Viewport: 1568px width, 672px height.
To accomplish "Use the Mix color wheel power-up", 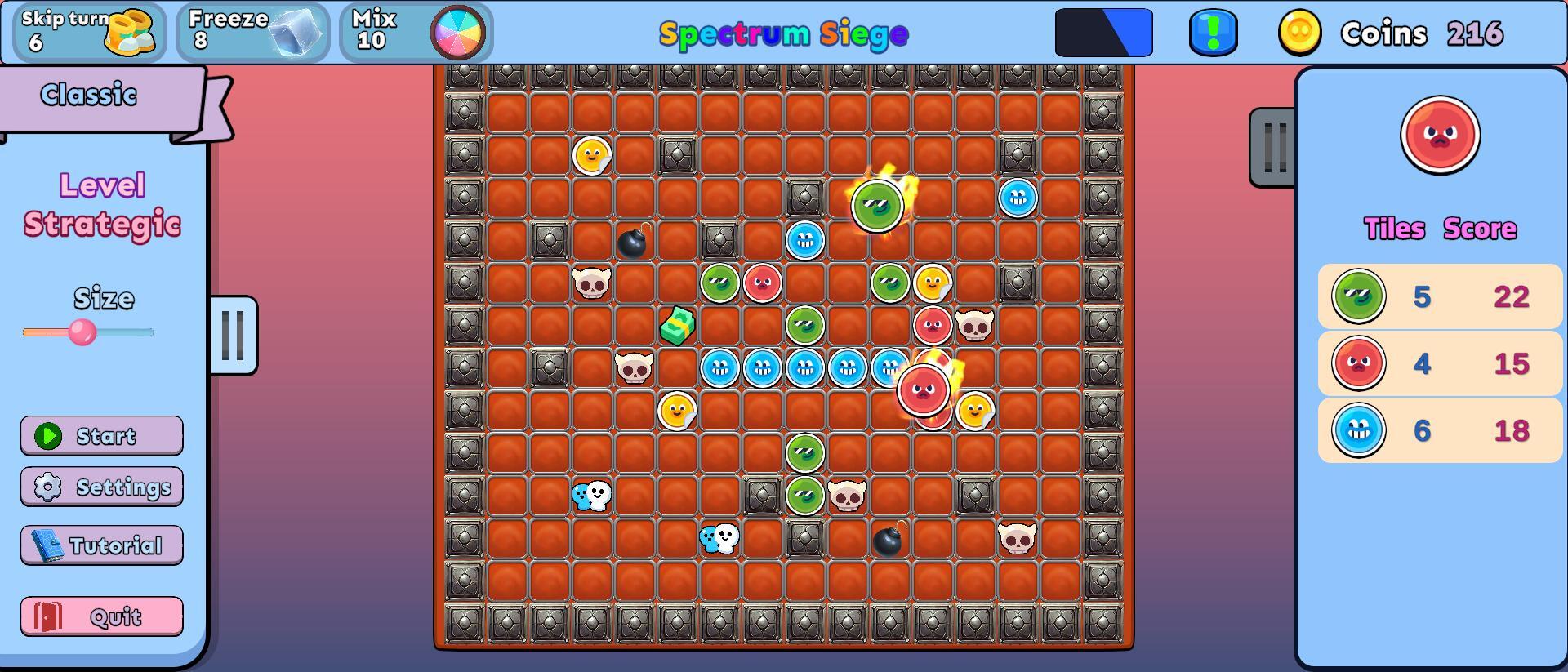I will [415, 33].
